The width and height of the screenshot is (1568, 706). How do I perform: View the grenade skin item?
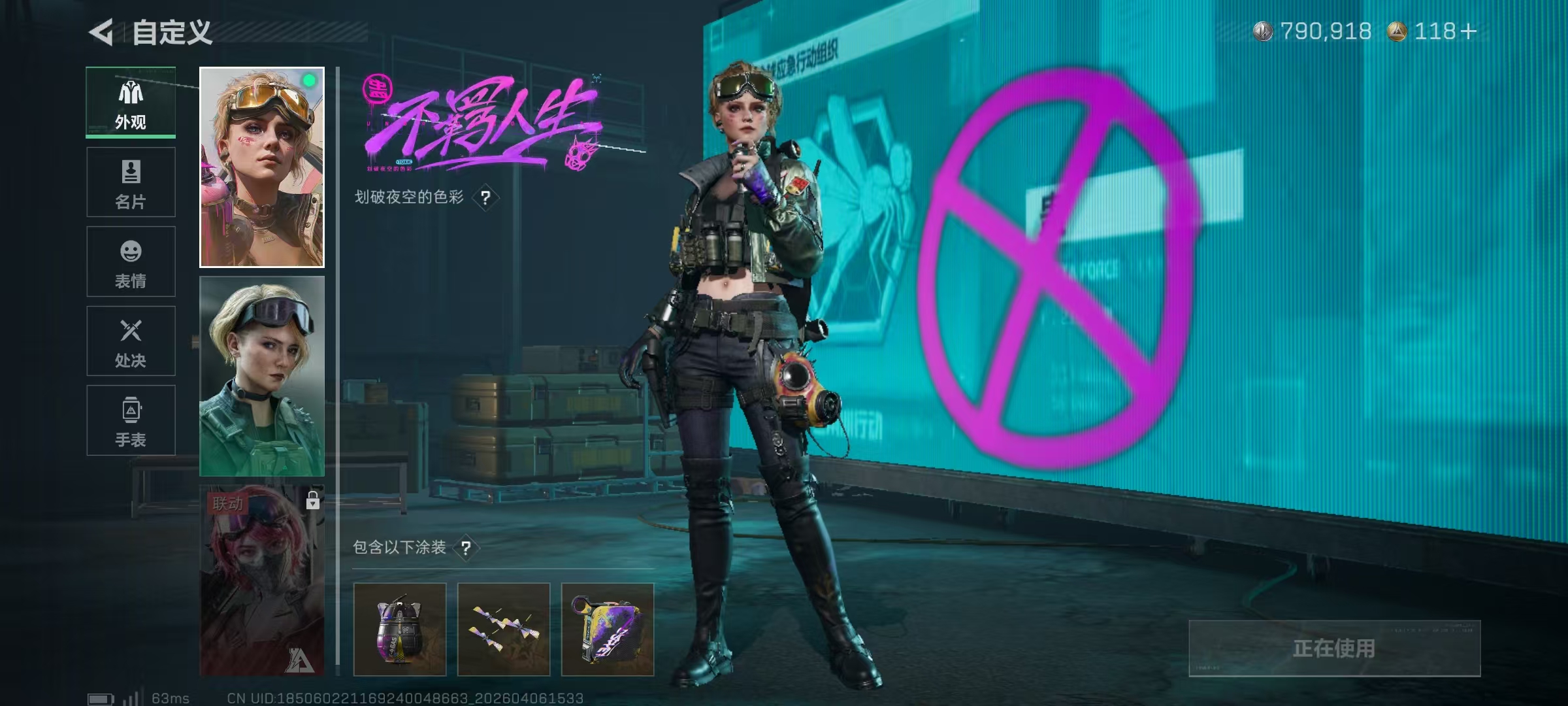400,630
